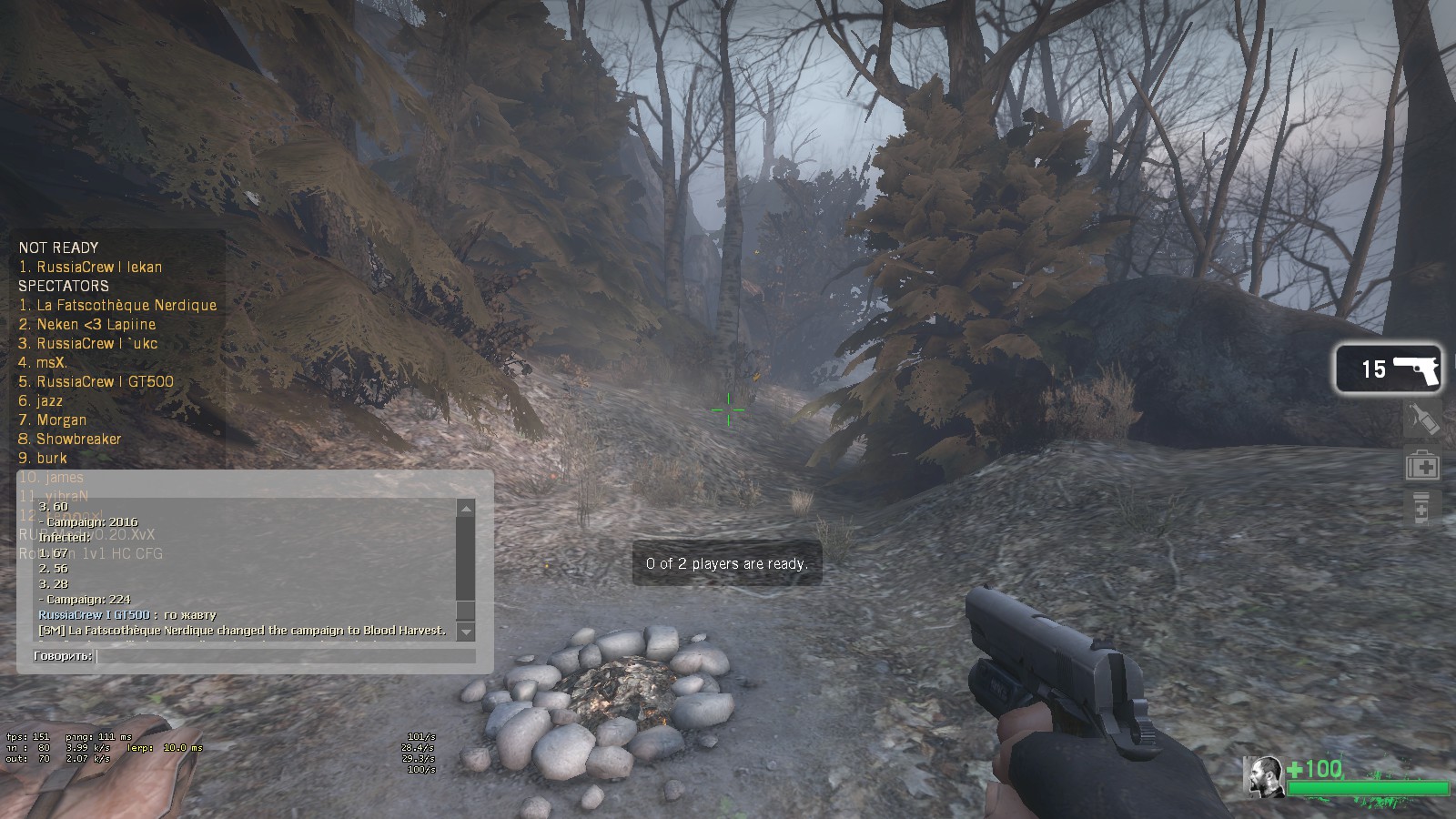The image size is (1456, 819).
Task: Click the chat scrollbar up arrow
Action: click(466, 509)
